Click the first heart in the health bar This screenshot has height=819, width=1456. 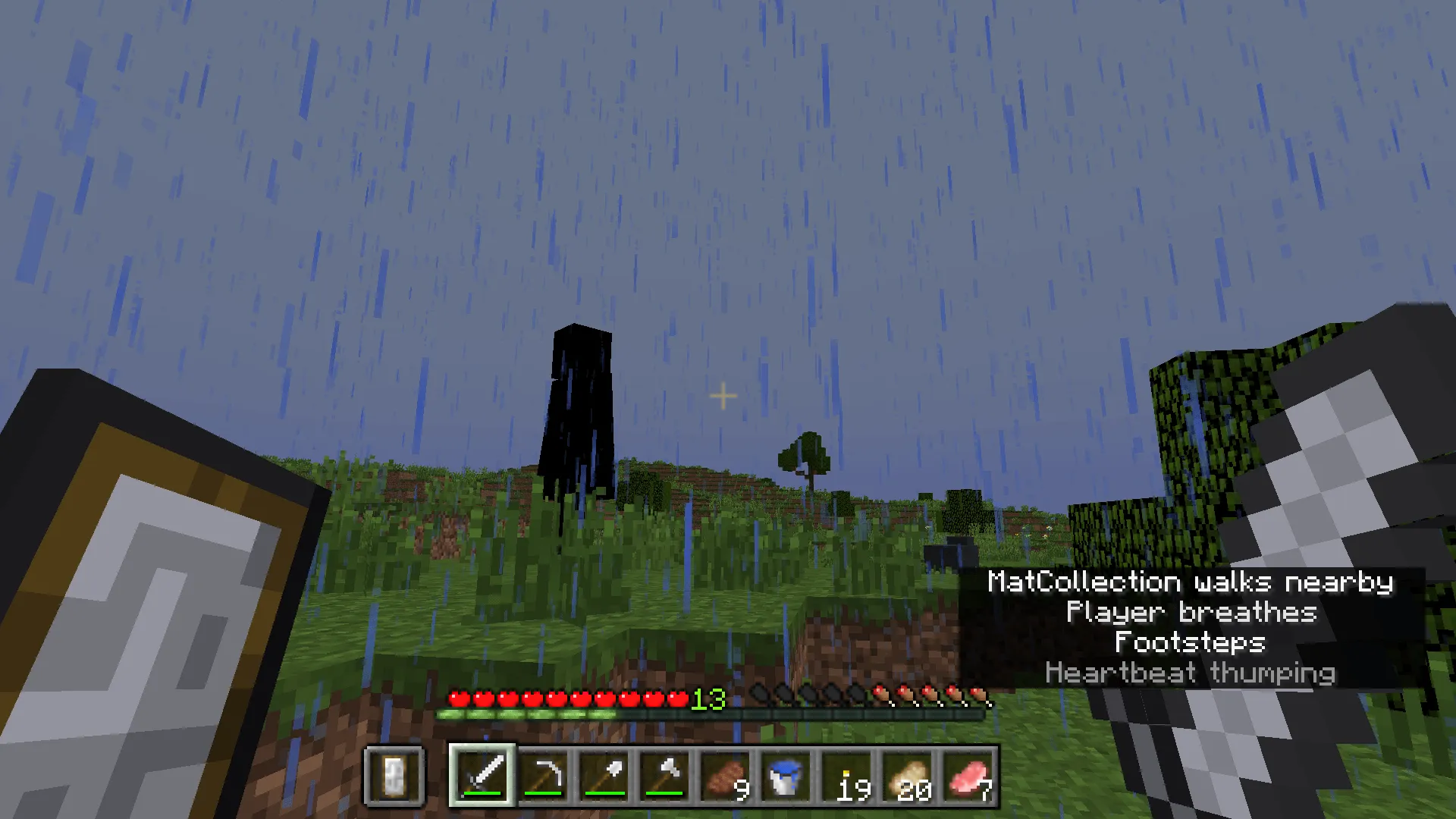pos(457,698)
